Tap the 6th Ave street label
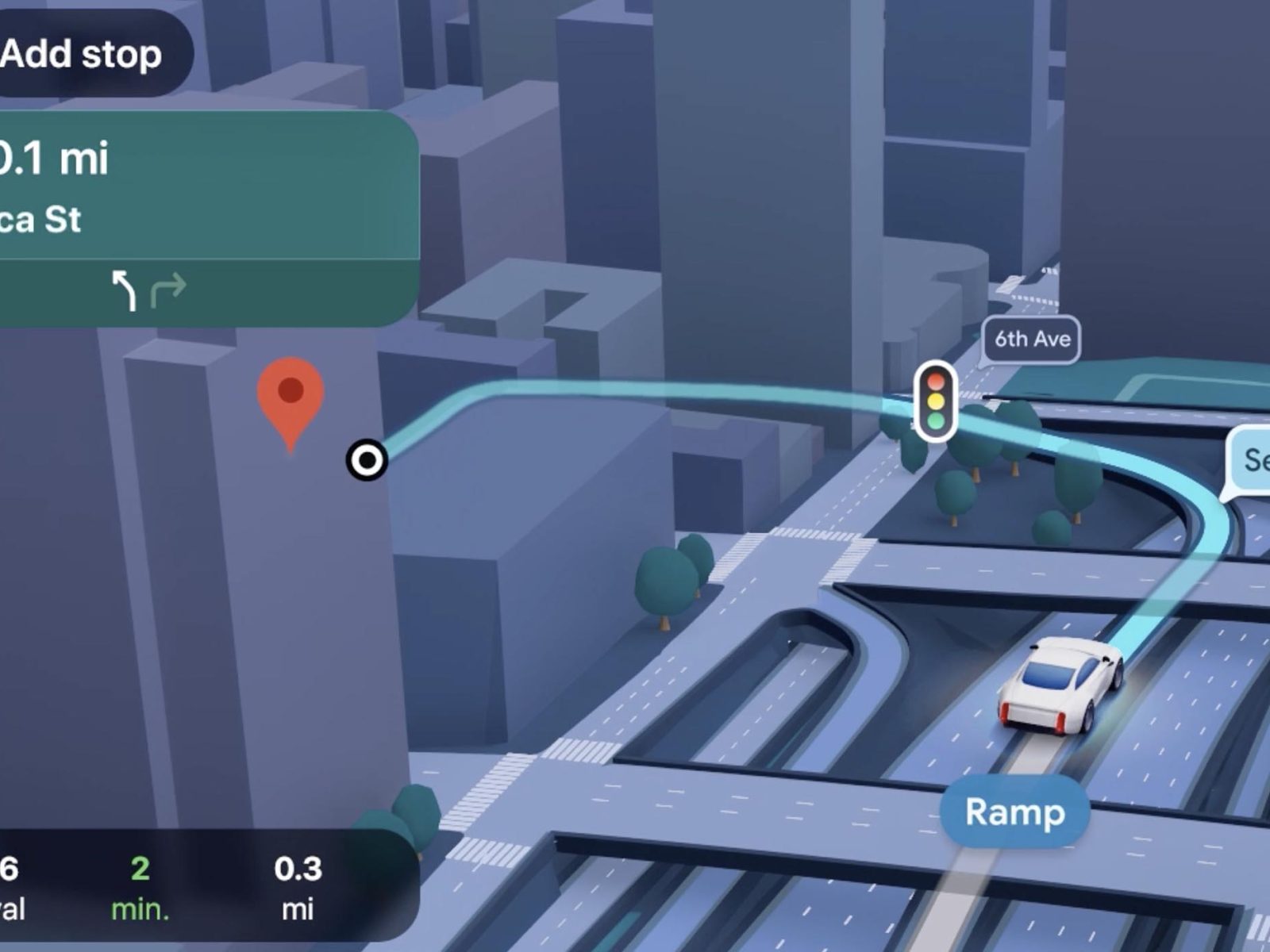 [x=1032, y=340]
